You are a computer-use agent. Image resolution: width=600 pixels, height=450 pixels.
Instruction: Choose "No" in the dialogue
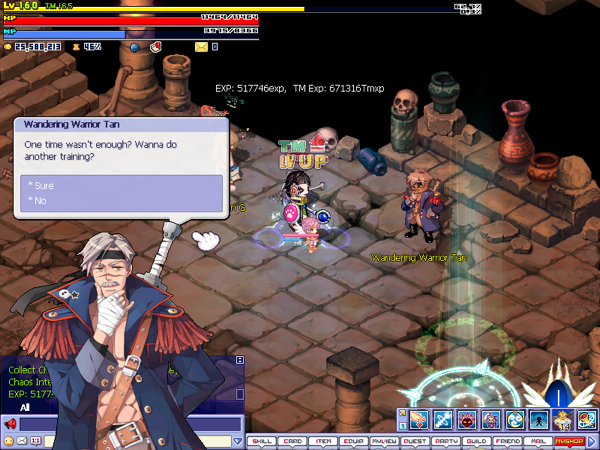point(39,201)
